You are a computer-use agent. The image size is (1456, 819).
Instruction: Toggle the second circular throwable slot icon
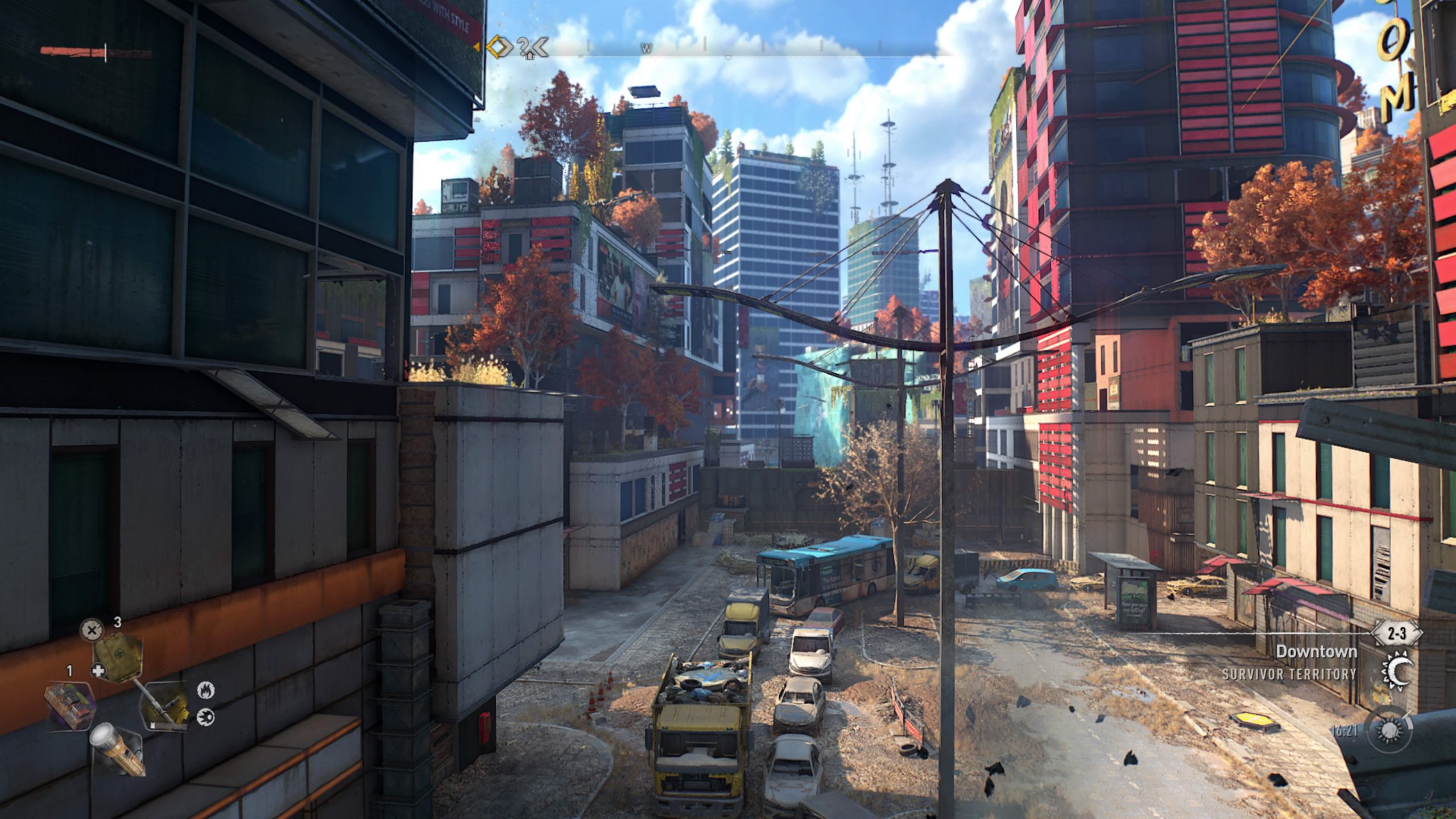point(205,717)
